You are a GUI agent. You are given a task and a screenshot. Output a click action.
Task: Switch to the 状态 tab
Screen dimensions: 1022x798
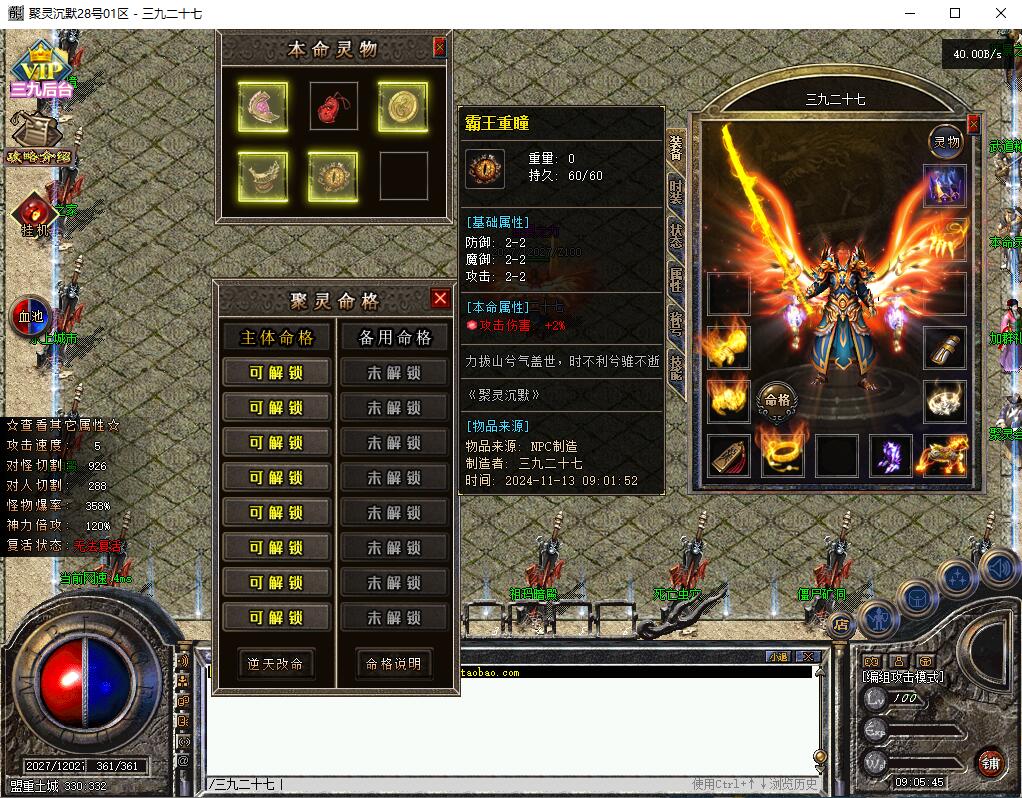(x=677, y=235)
